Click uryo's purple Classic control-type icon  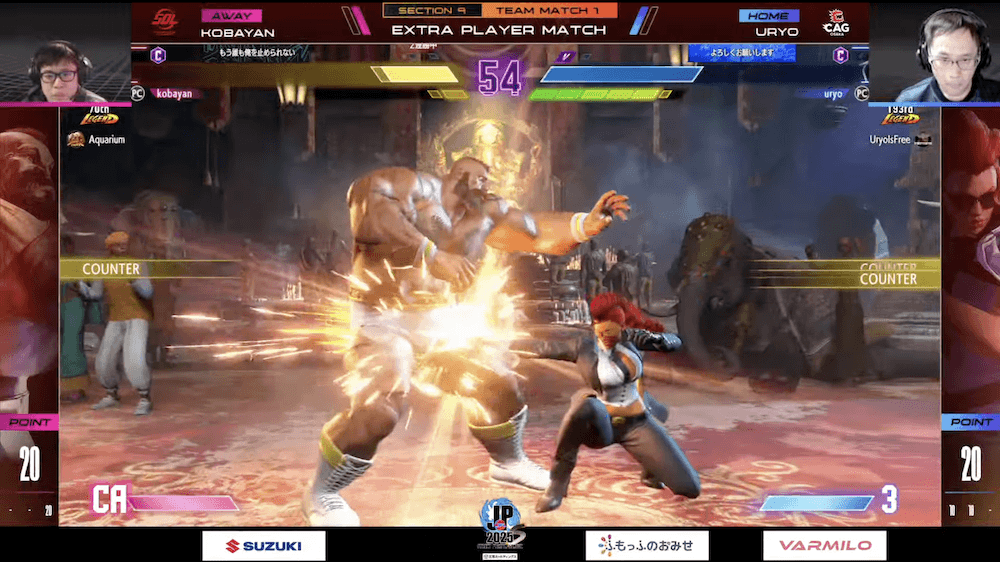[841, 55]
